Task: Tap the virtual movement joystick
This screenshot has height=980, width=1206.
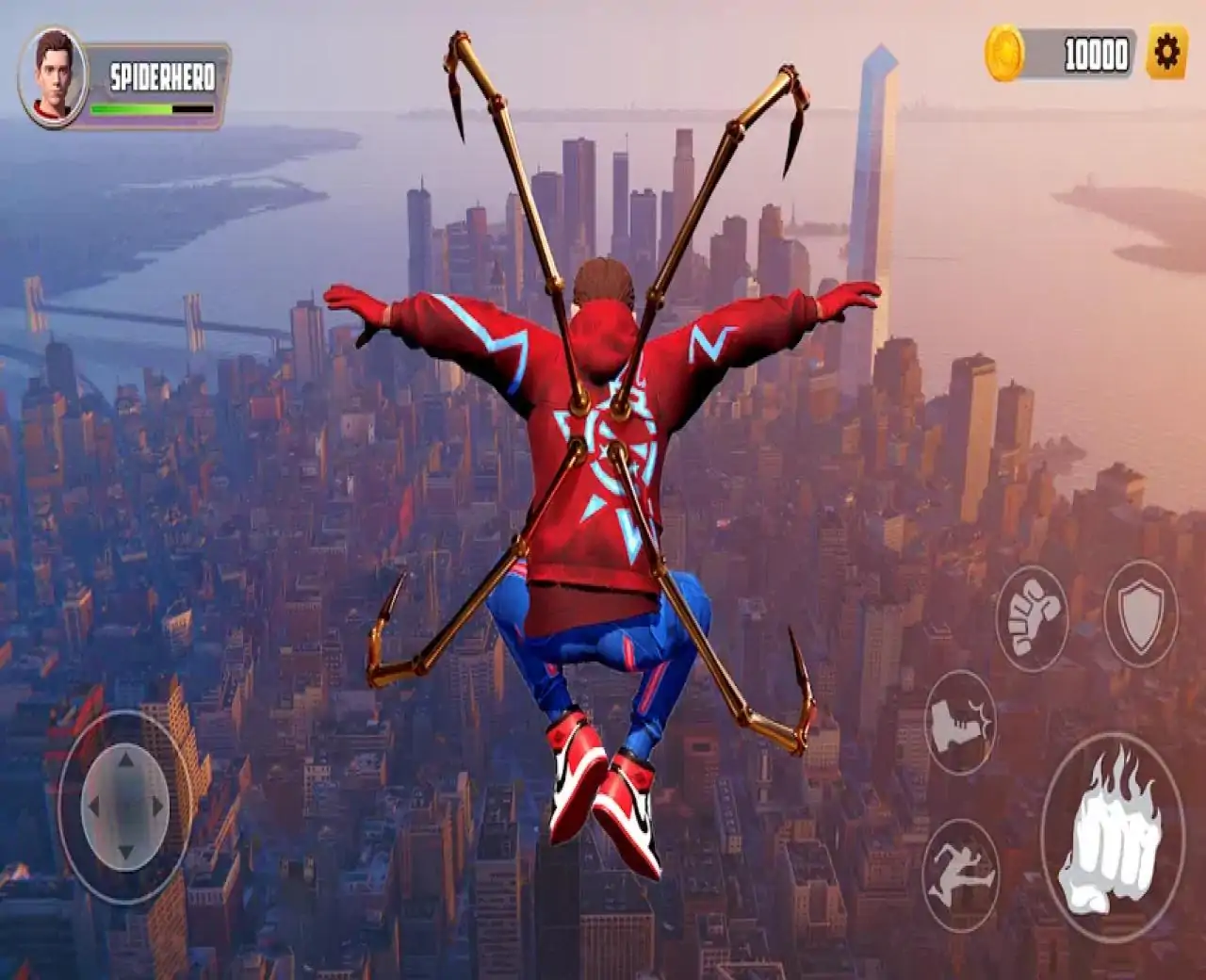Action: click(x=125, y=807)
